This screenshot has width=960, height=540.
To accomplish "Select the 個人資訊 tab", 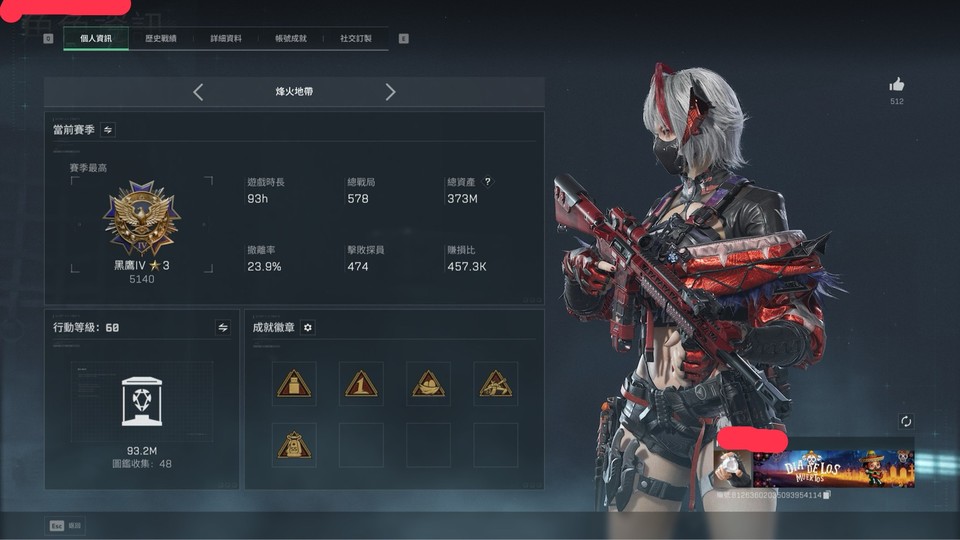I will 96,39.
